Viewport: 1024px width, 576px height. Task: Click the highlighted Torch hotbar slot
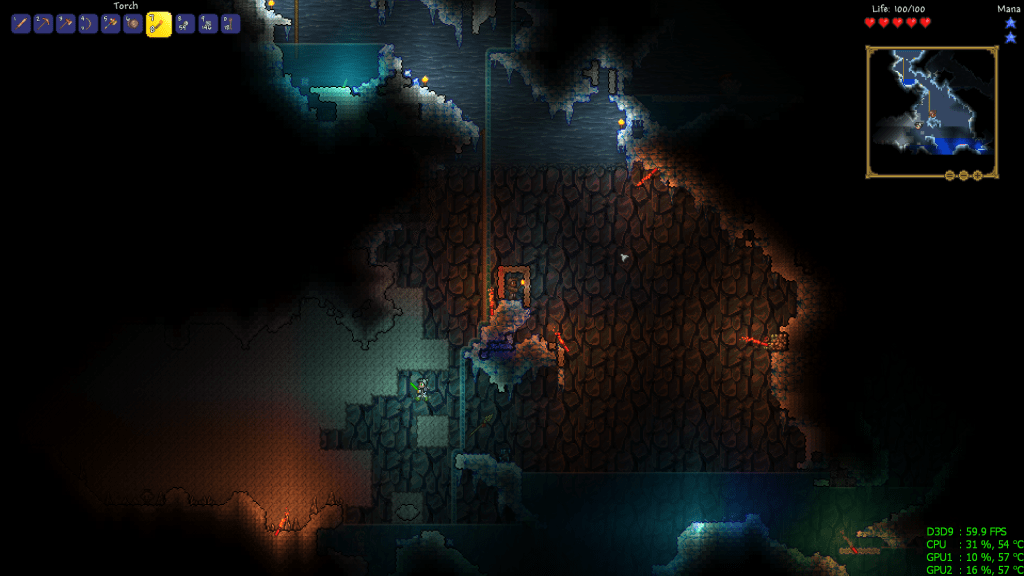pos(158,24)
